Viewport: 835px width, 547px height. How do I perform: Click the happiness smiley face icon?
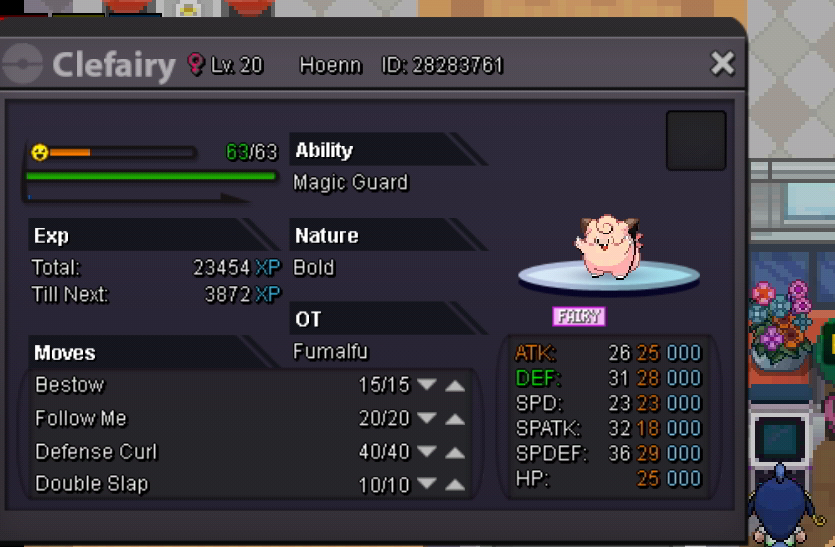tap(39, 152)
